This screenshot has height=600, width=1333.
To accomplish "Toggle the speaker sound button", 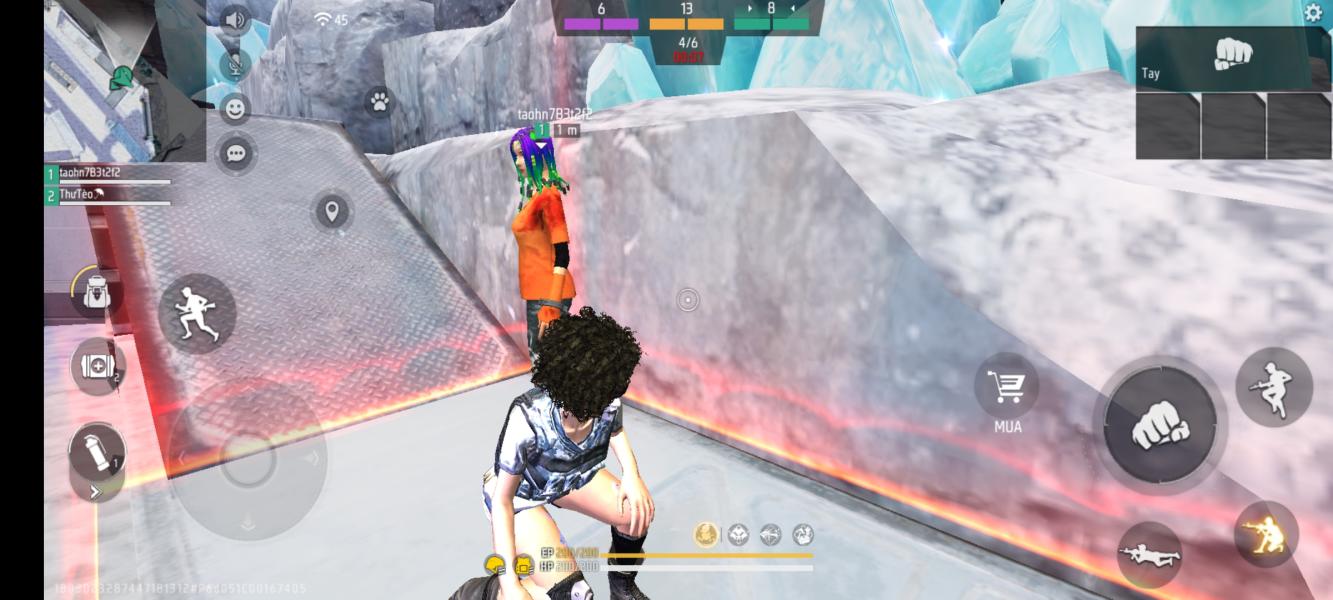I will point(235,20).
